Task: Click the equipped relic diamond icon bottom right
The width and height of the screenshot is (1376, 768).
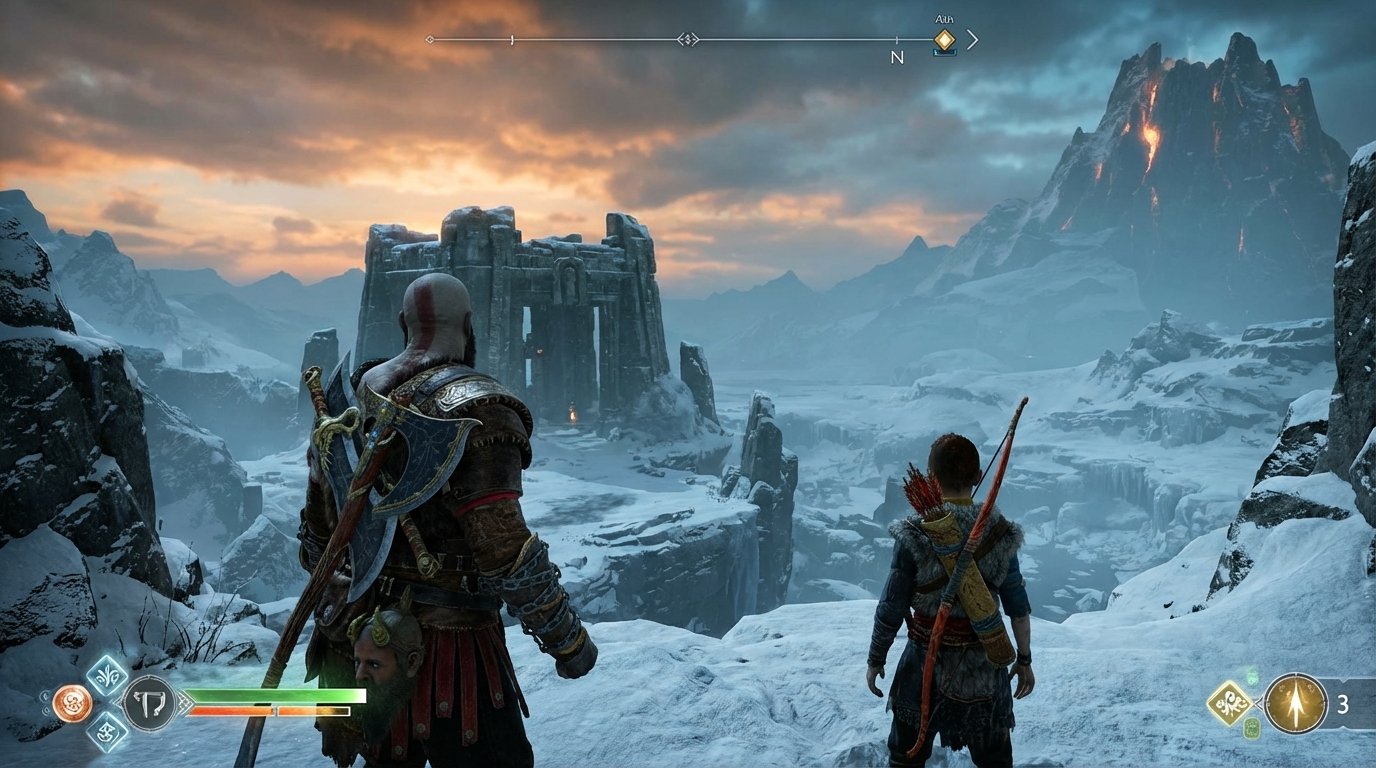Action: [x=1230, y=702]
